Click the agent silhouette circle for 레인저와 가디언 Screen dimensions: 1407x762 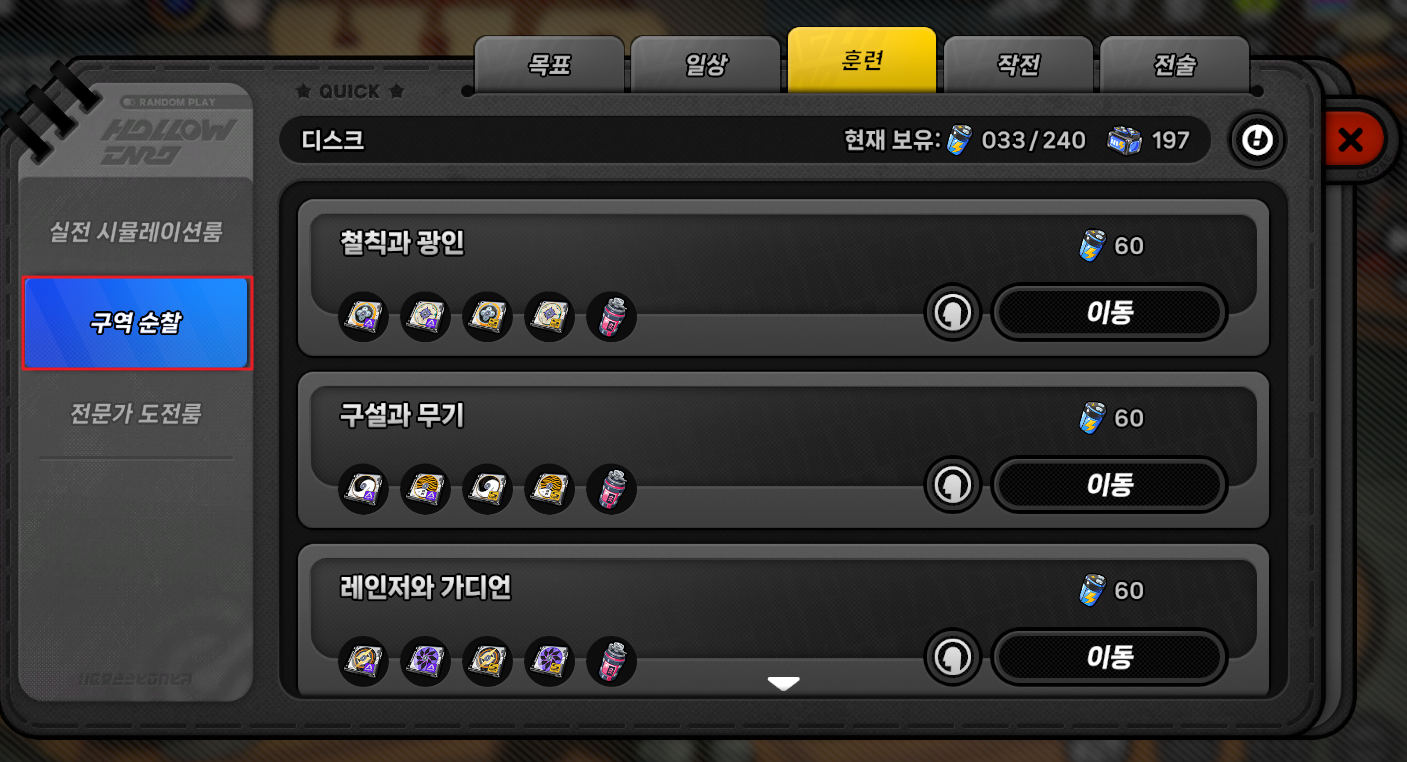pyautogui.click(x=953, y=657)
